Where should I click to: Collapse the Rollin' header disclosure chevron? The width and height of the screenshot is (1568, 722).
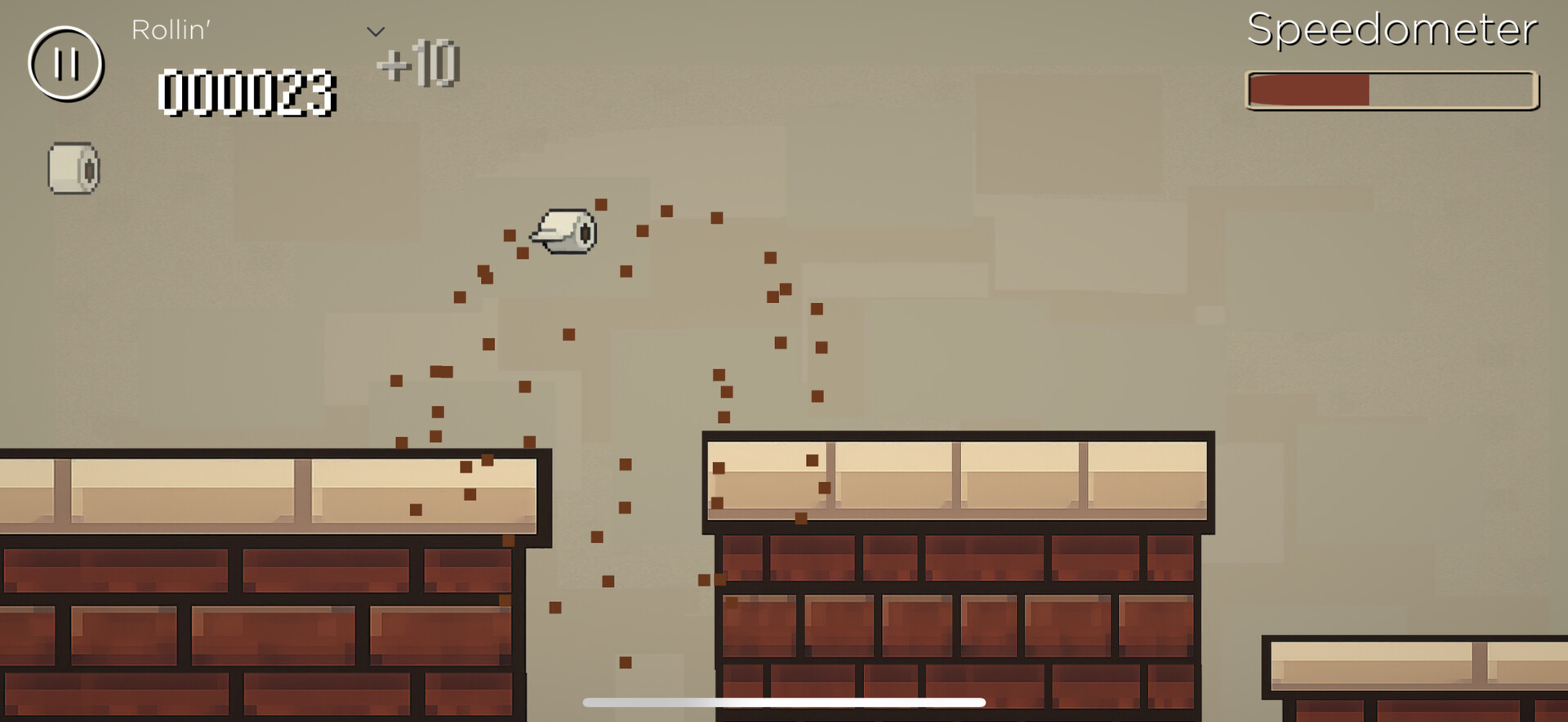(x=375, y=29)
